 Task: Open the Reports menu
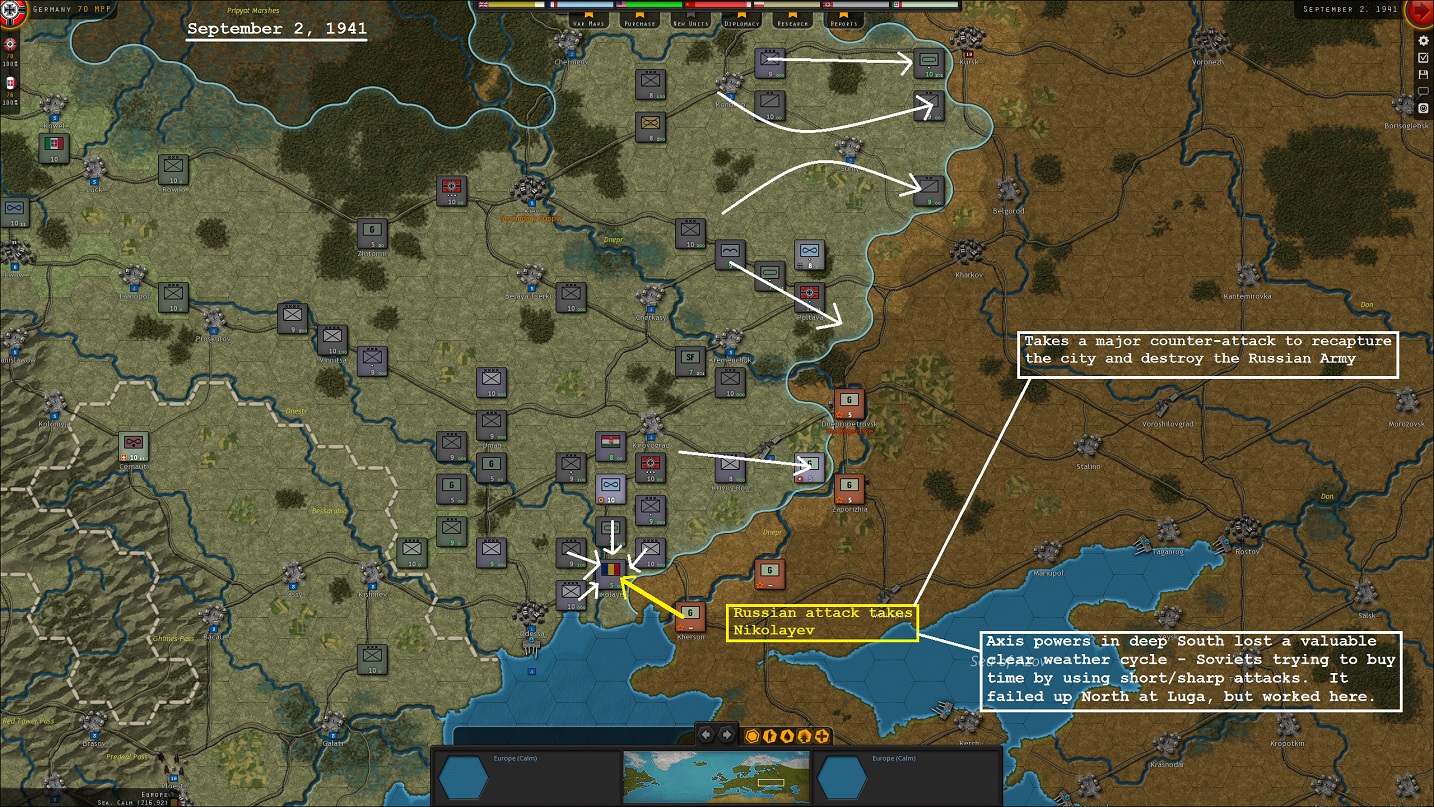point(844,22)
